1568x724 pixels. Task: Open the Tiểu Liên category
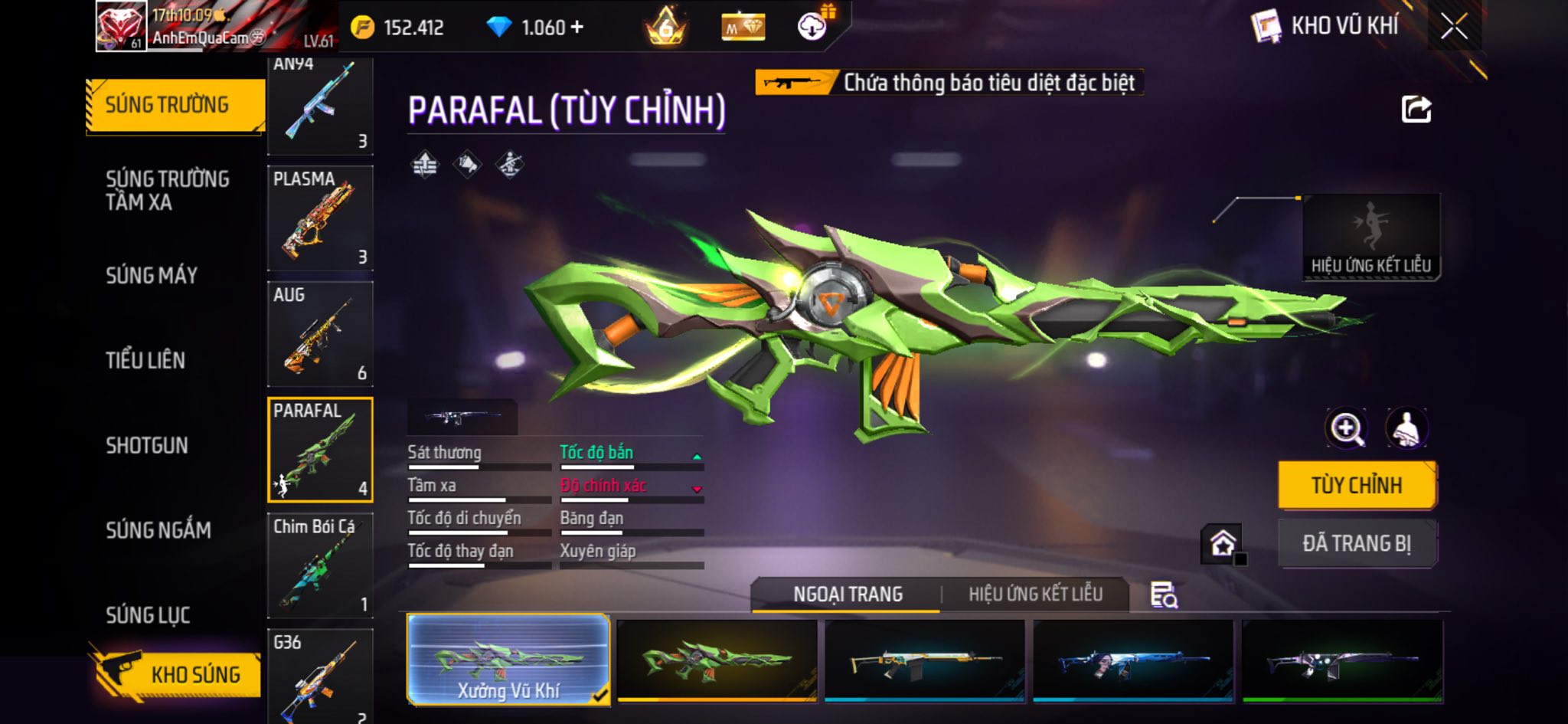(x=145, y=360)
